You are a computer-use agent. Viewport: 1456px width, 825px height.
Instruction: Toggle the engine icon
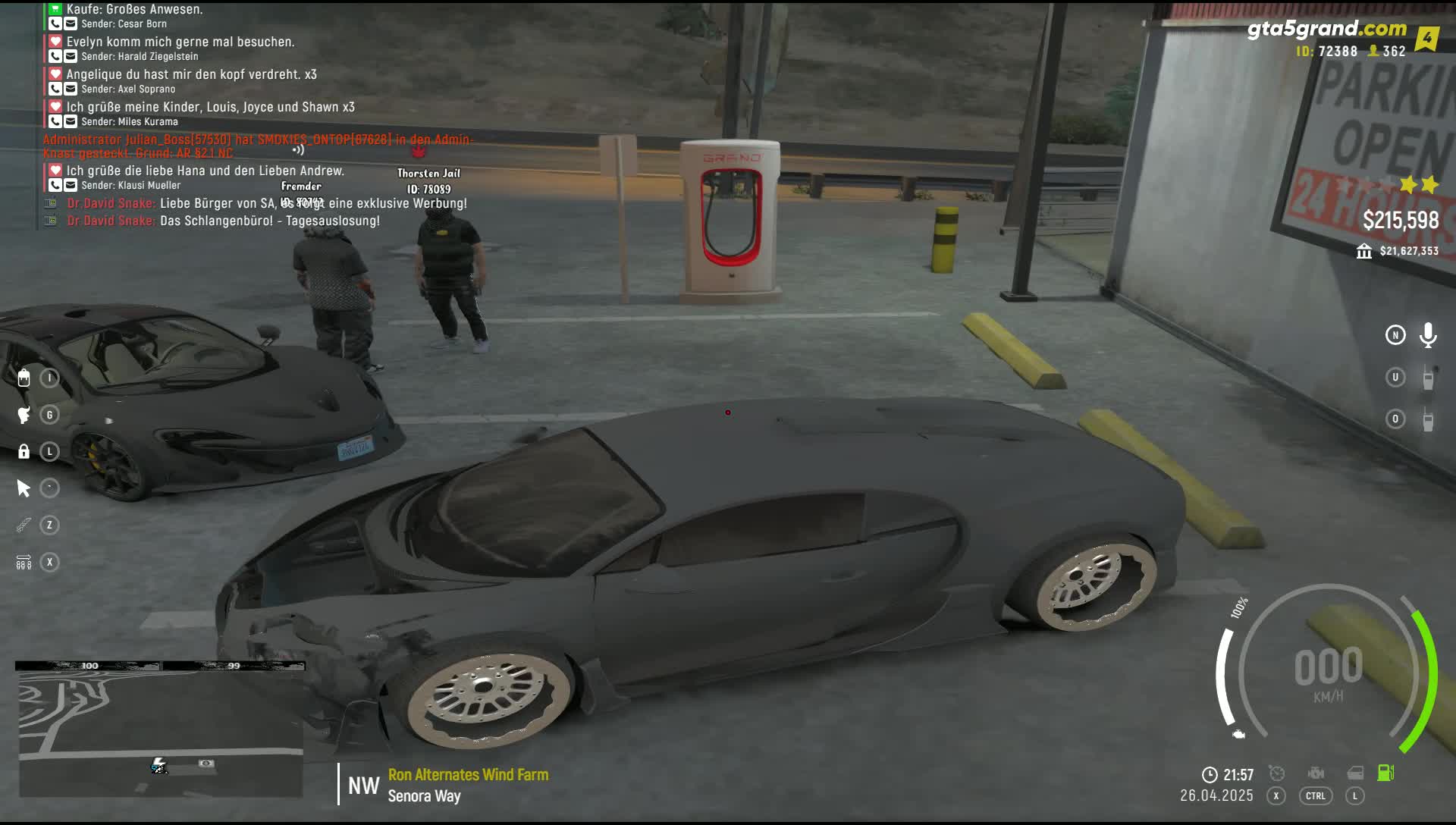point(1316,773)
